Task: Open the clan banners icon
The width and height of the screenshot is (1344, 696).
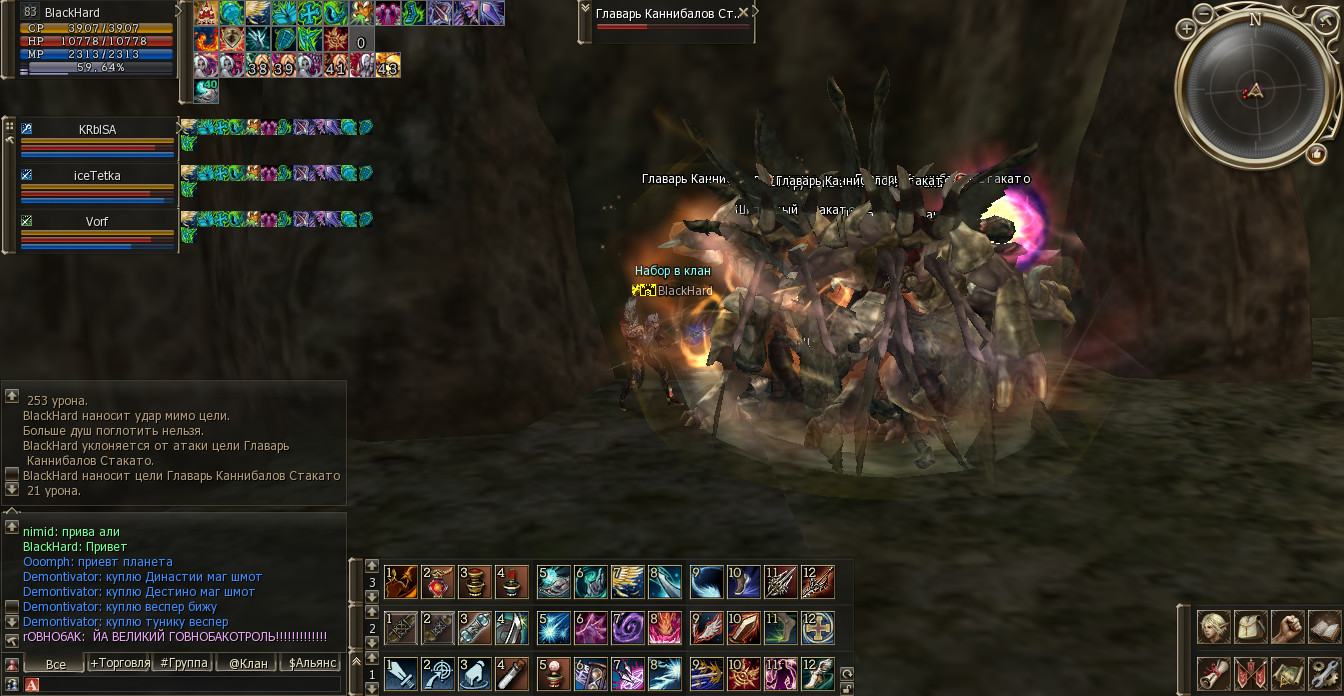Action: 1250,672
